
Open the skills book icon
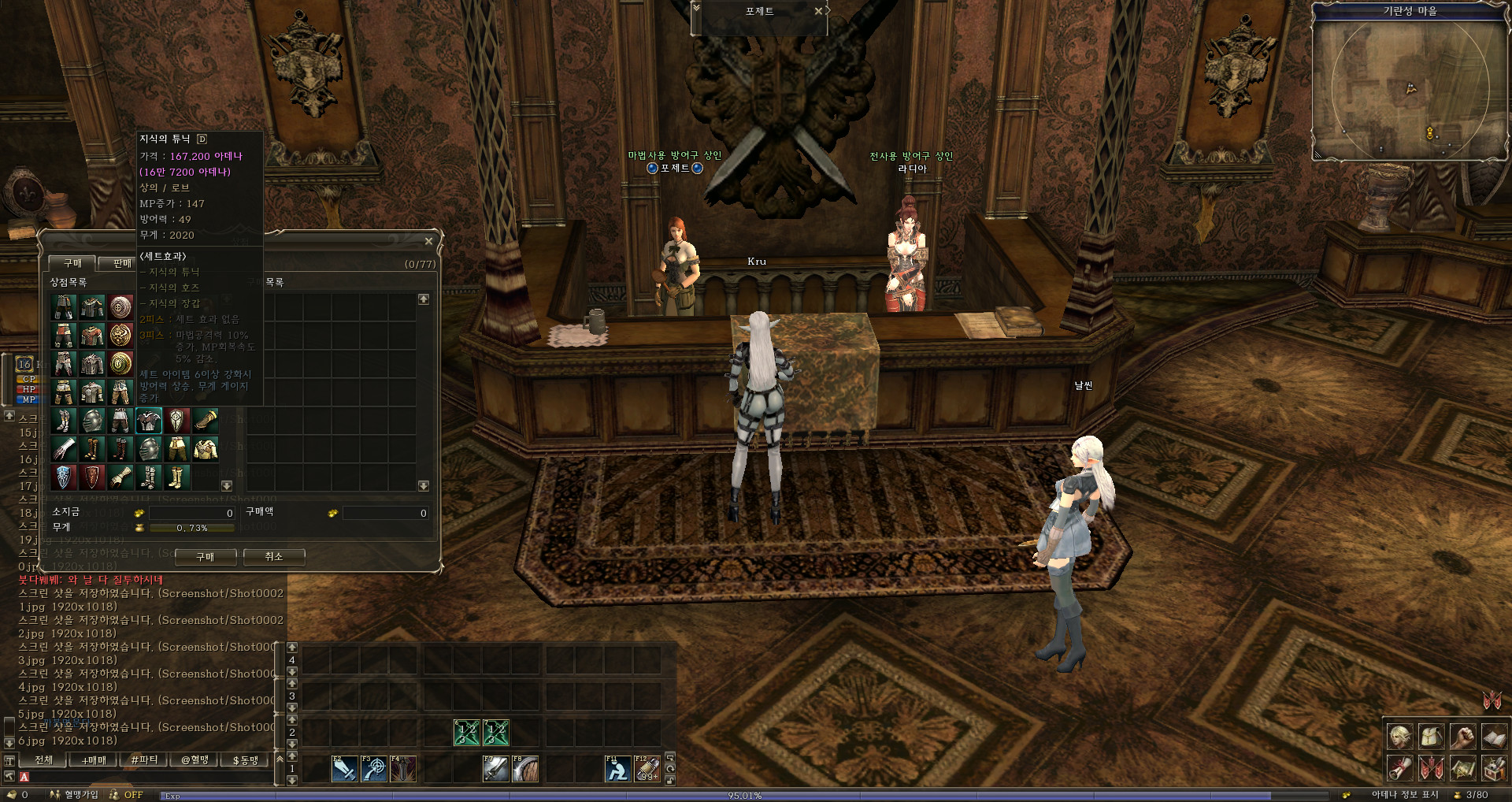click(x=1494, y=737)
